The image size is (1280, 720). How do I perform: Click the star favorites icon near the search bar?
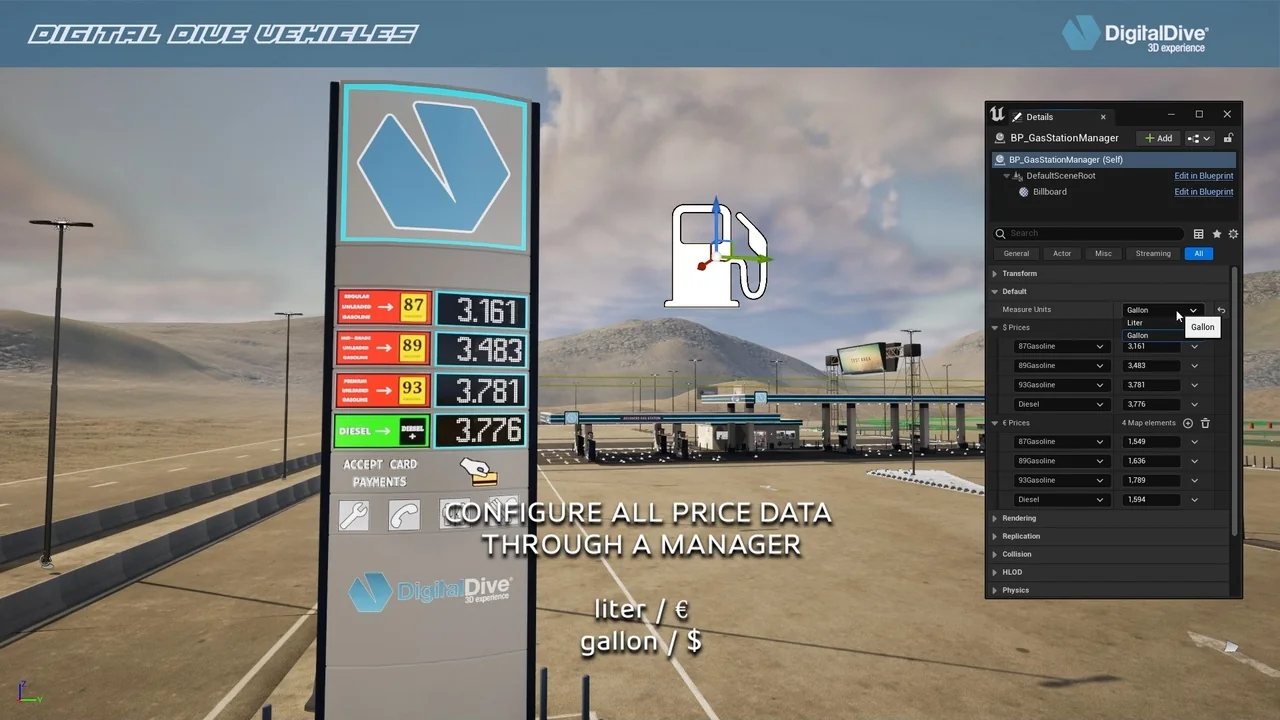pos(1217,234)
